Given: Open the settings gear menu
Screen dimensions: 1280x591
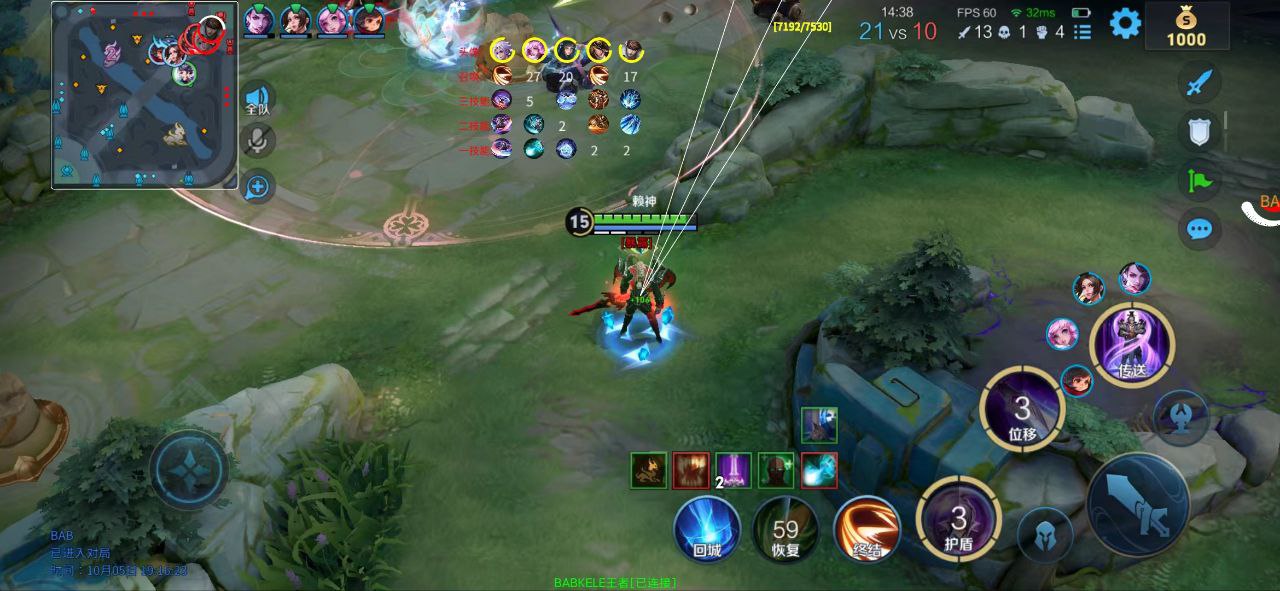Looking at the screenshot, I should pos(1125,23).
